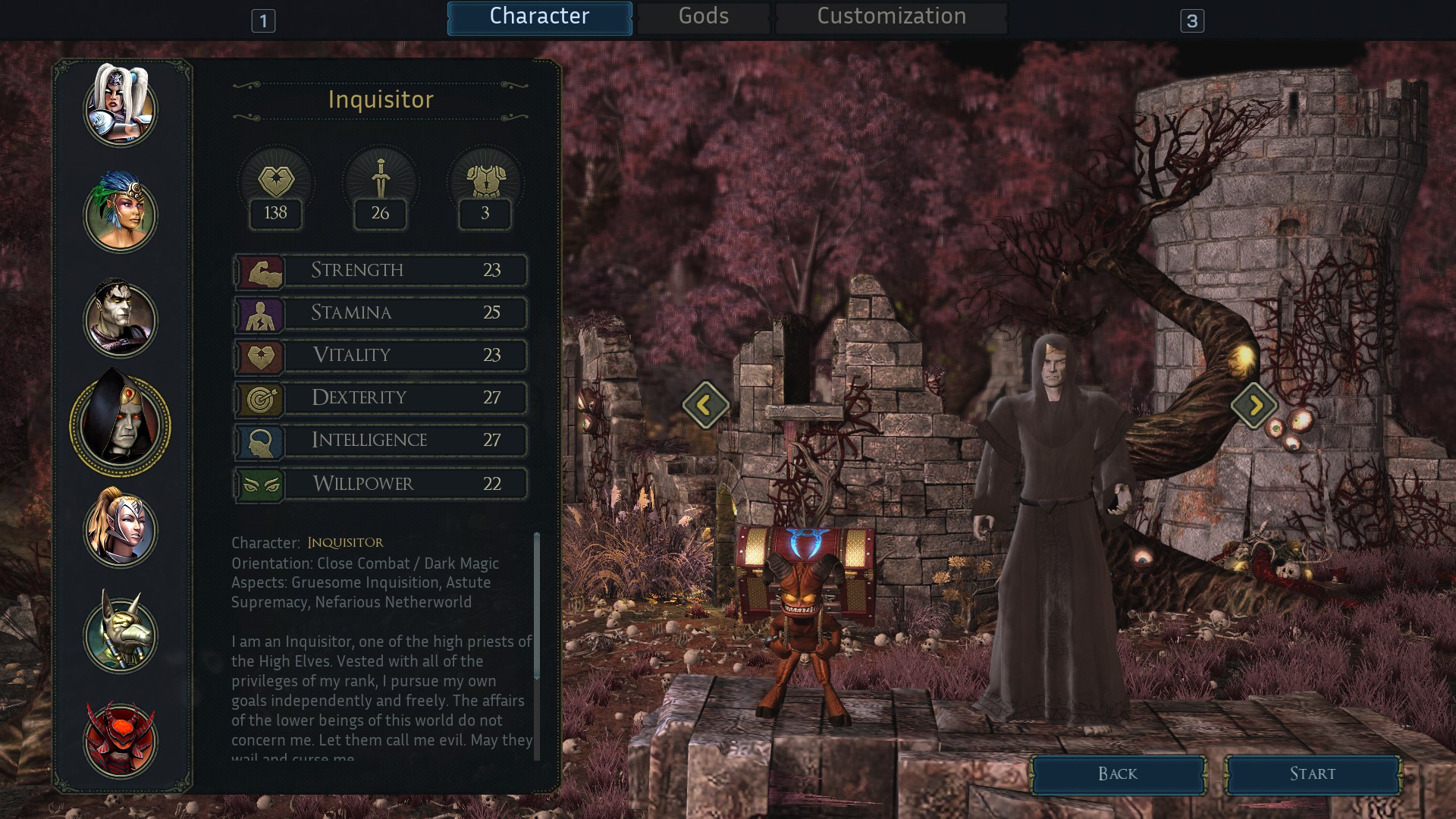Pick the pale Shadow Warrior portrait
This screenshot has height=819, width=1456.
121,319
